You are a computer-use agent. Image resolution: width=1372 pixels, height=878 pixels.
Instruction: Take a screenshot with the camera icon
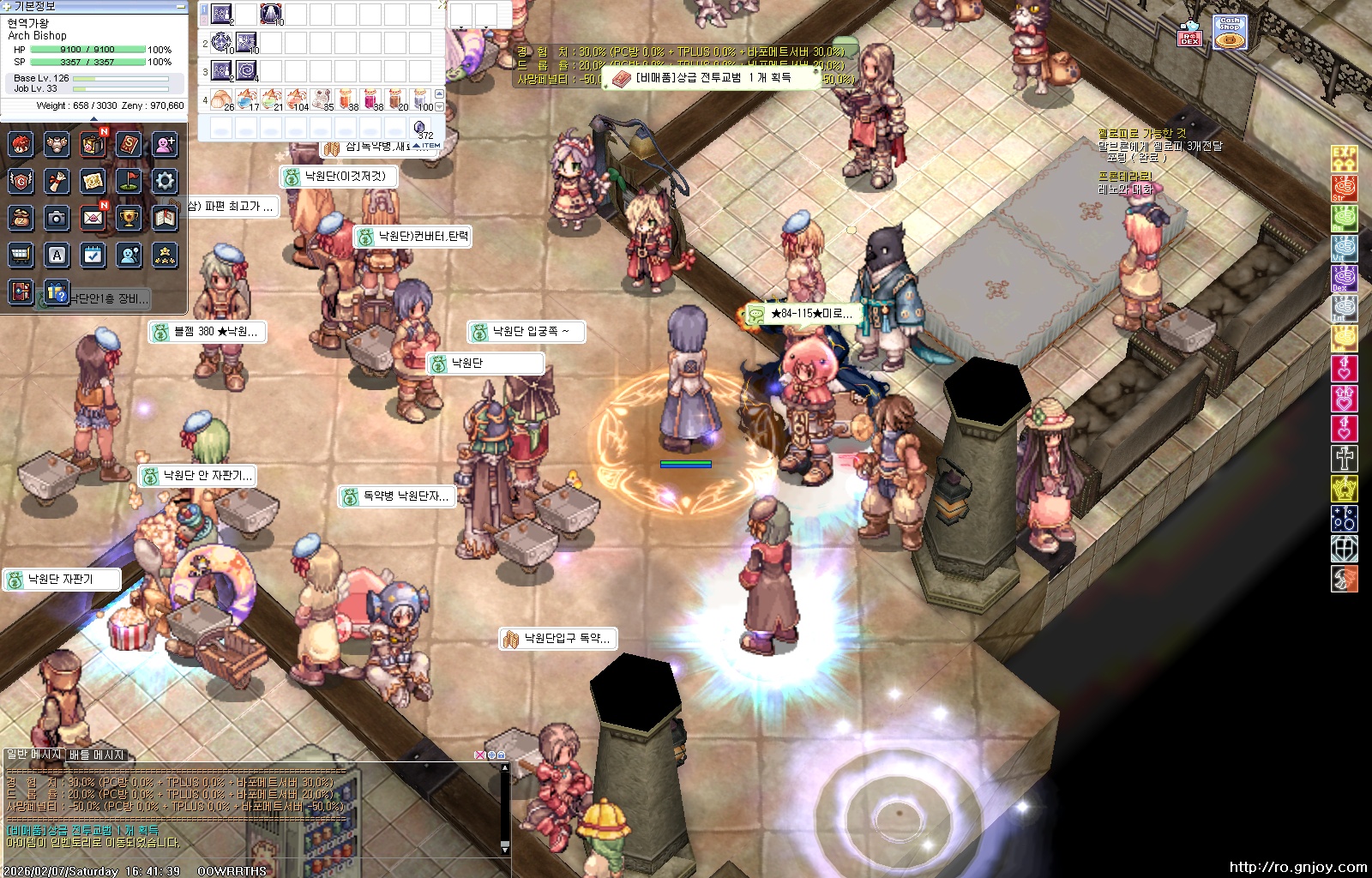[57, 218]
